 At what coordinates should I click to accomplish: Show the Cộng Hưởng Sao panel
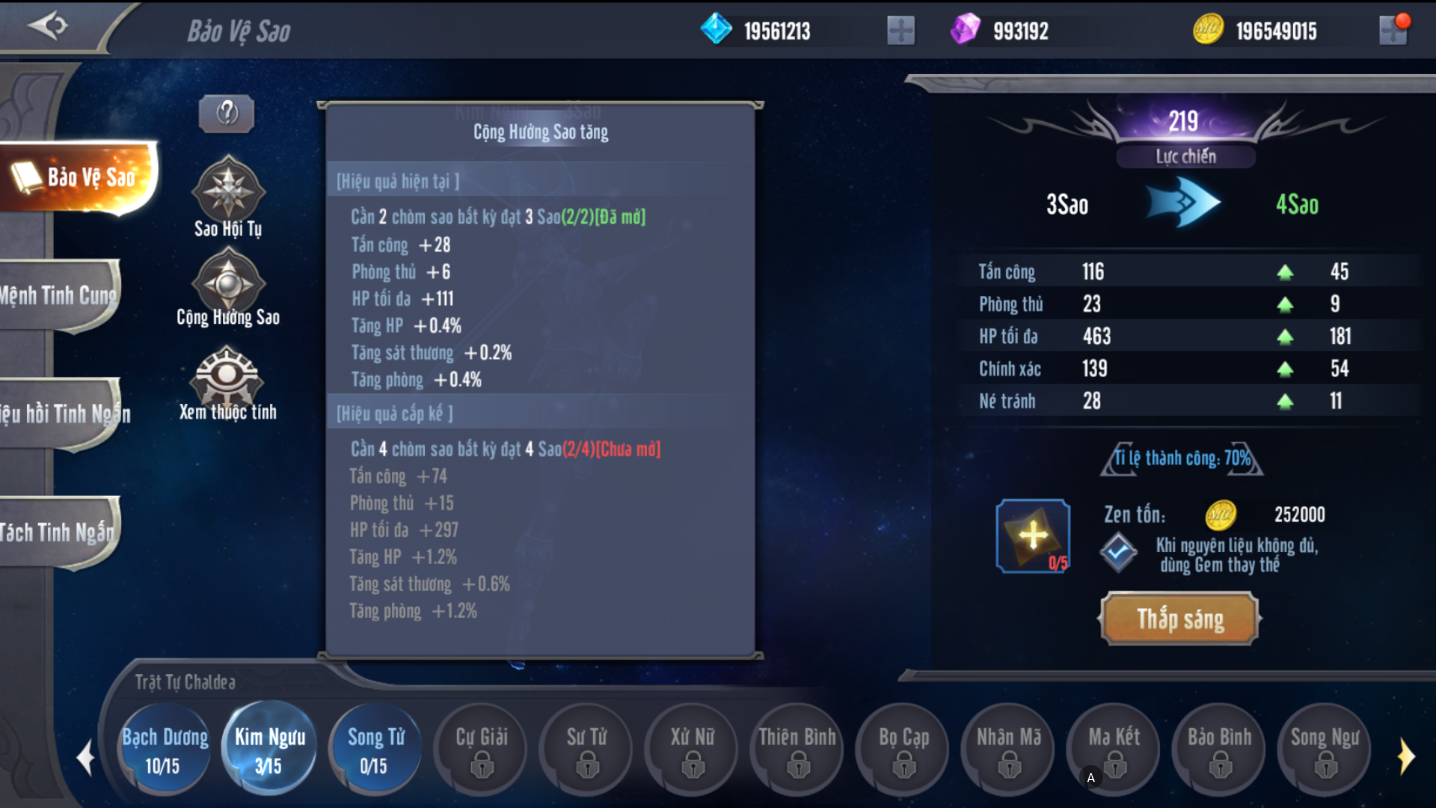228,282
